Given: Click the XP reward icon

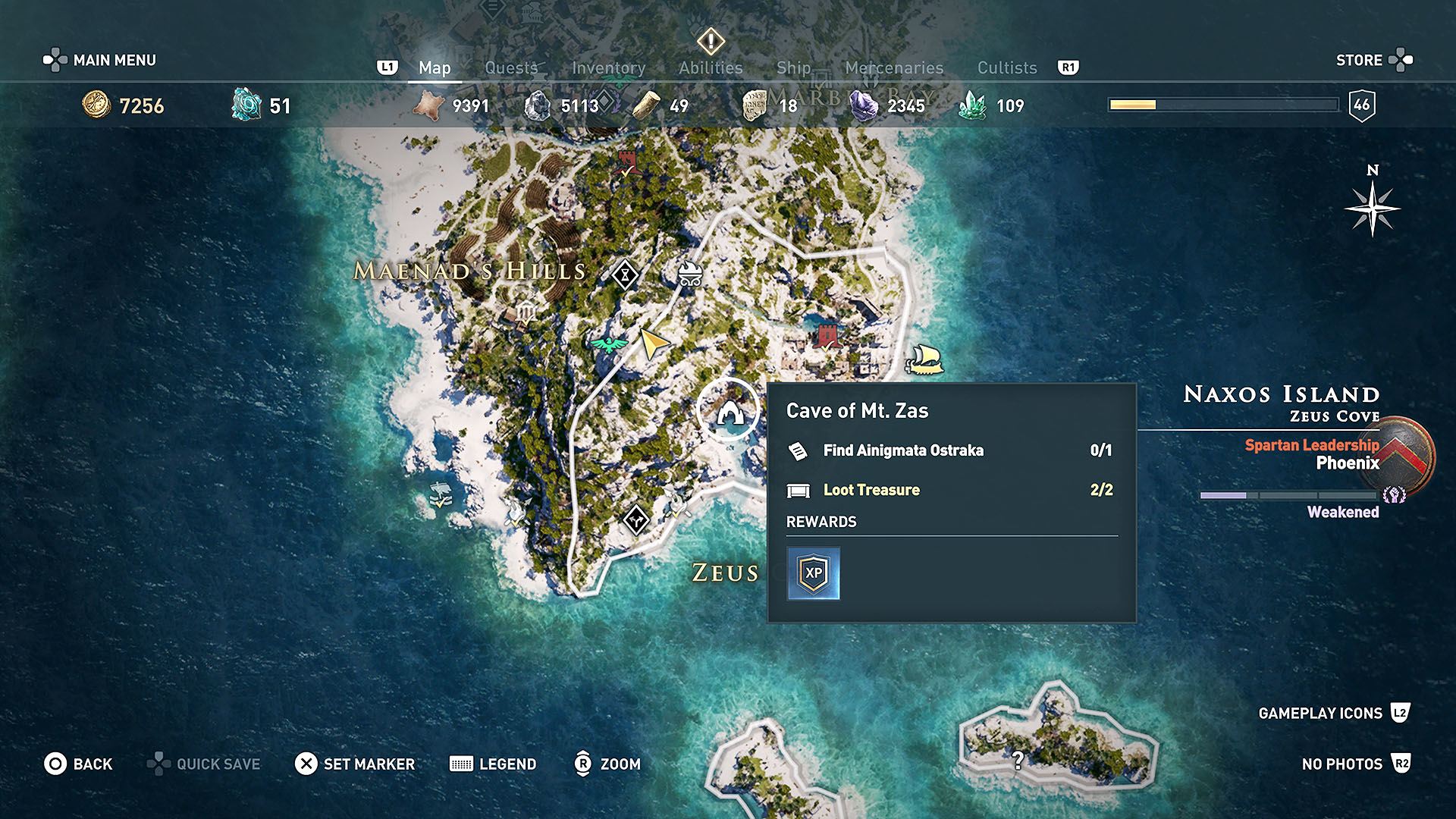Looking at the screenshot, I should (x=813, y=573).
